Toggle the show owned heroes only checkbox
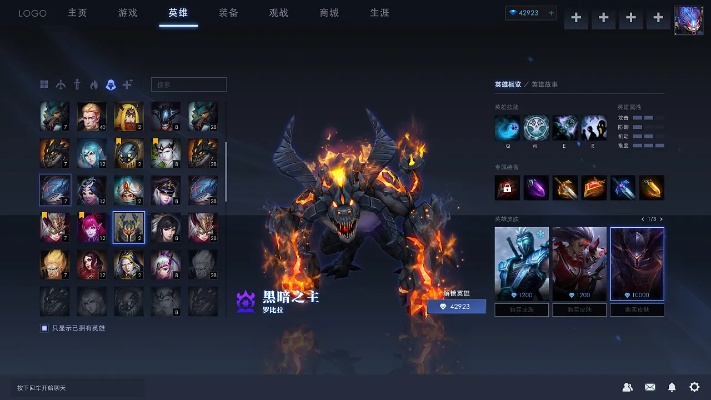The width and height of the screenshot is (711, 400). pyautogui.click(x=44, y=328)
